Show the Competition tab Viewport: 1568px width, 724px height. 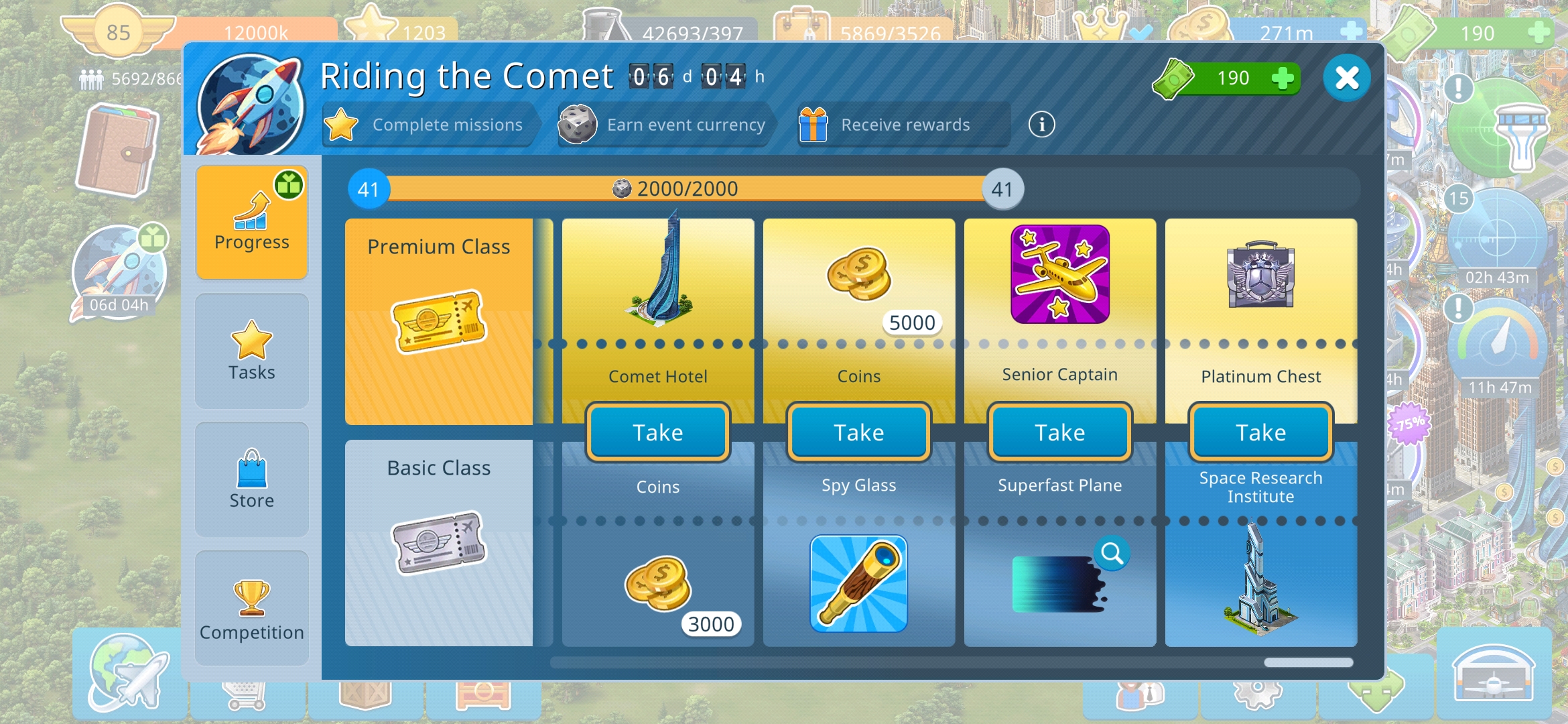252,608
